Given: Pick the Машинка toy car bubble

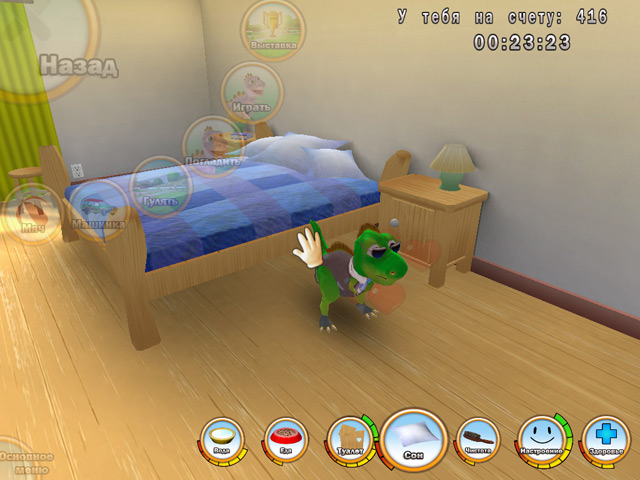Looking at the screenshot, I should [x=98, y=211].
